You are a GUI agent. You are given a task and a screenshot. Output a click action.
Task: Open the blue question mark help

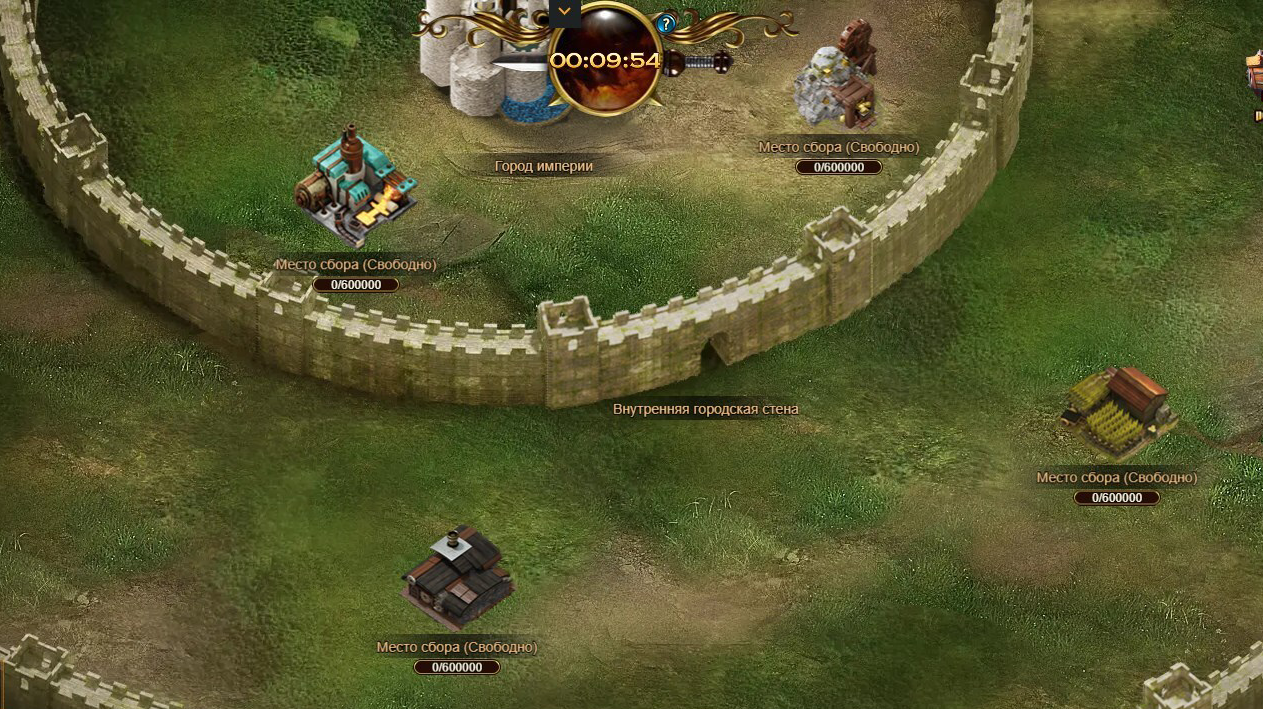coord(666,23)
